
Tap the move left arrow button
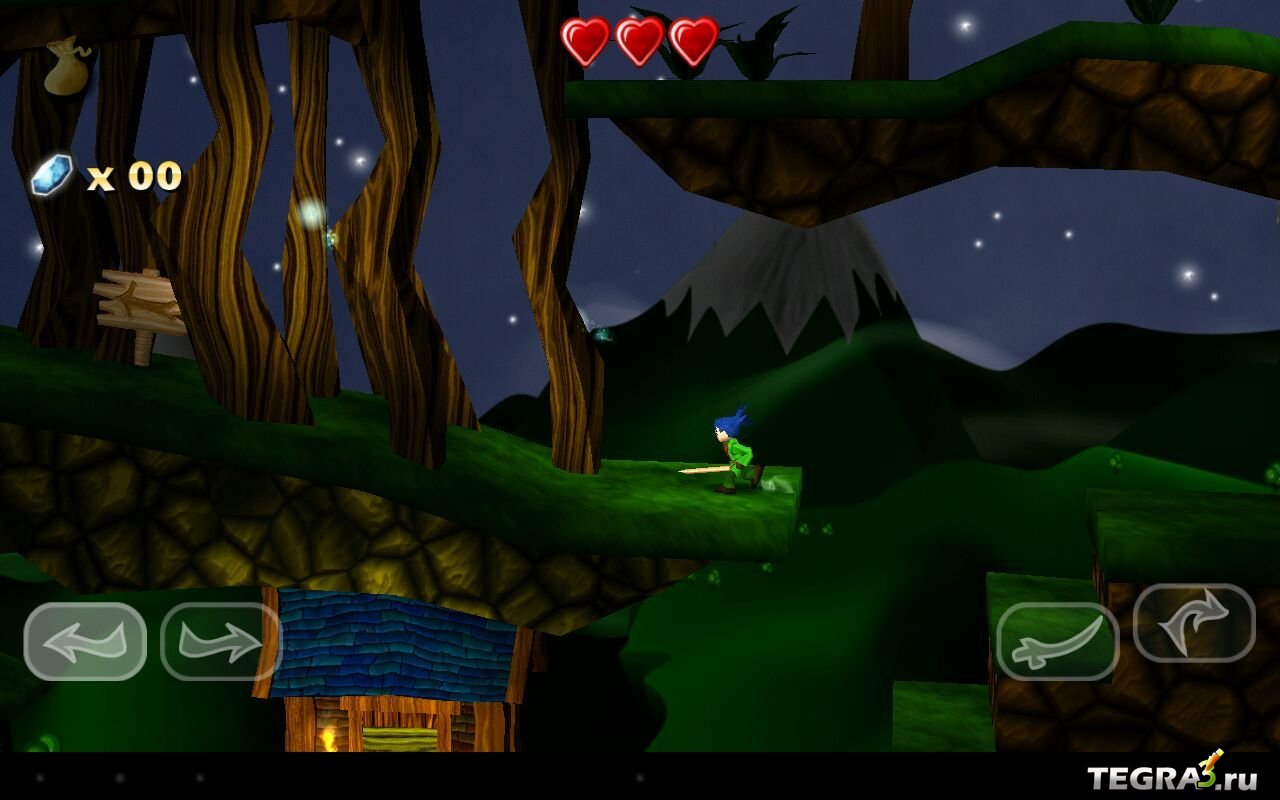pos(85,641)
